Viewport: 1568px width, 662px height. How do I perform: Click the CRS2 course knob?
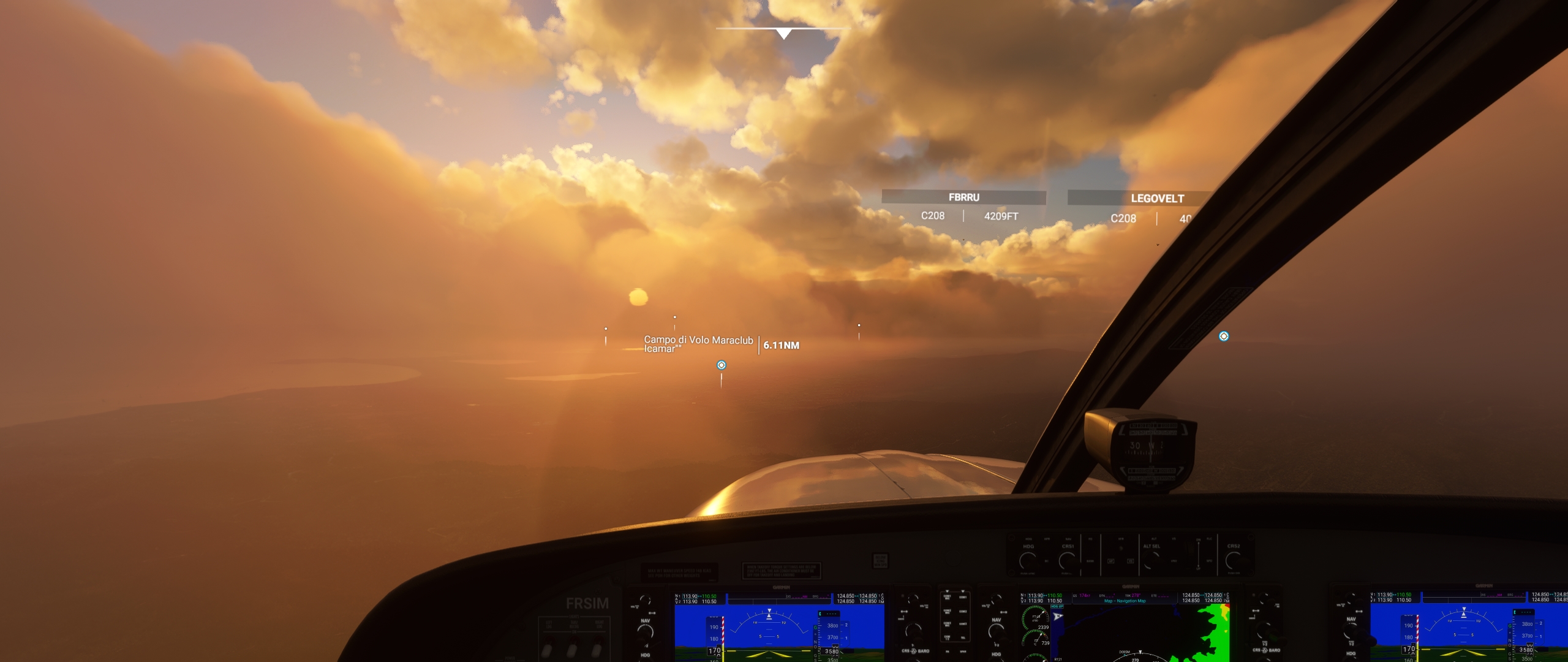[x=1234, y=560]
